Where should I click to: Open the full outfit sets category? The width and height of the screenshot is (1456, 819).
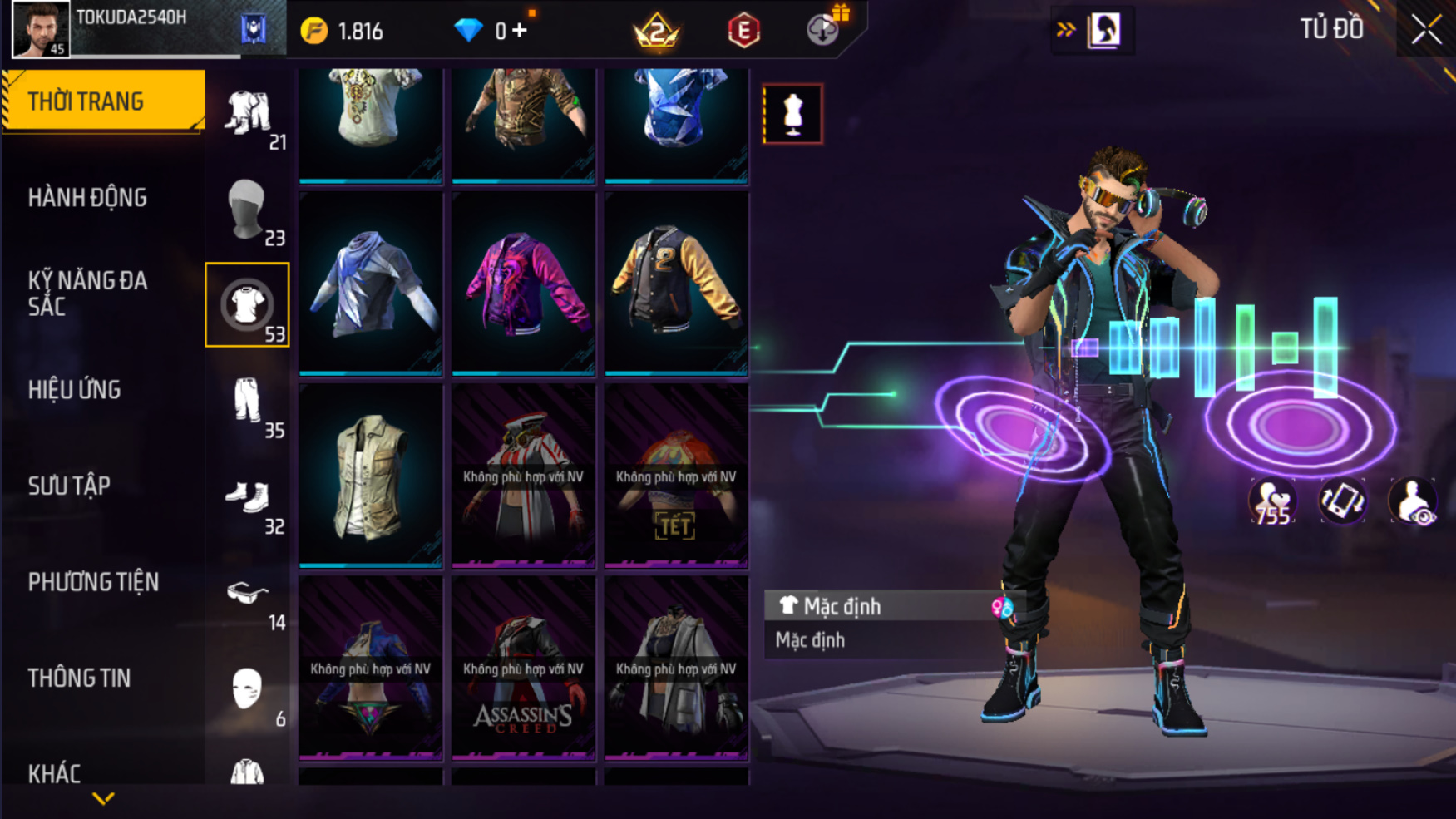click(247, 114)
